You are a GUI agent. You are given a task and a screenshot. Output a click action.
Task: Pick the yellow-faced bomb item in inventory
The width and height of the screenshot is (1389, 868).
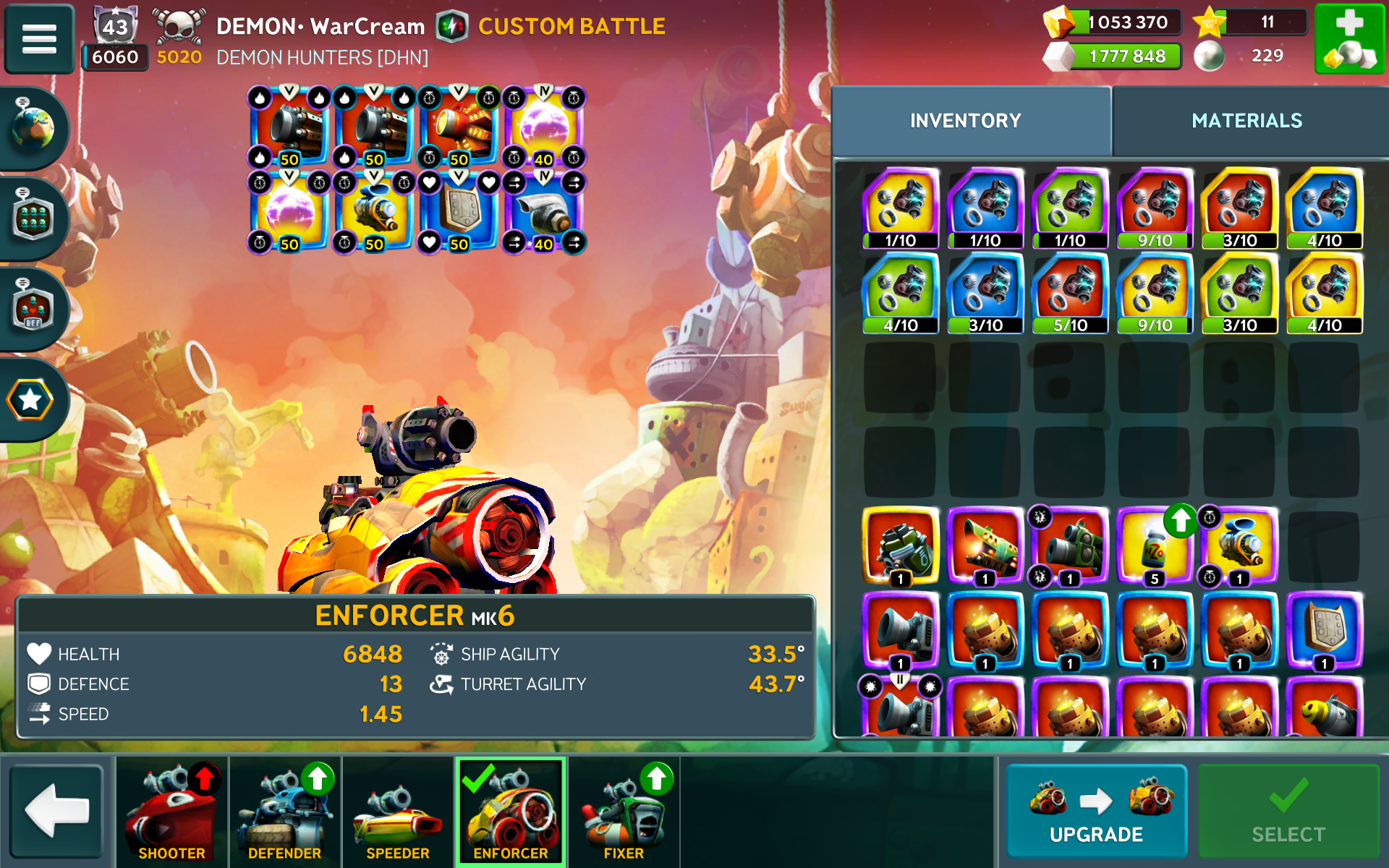tap(1324, 710)
